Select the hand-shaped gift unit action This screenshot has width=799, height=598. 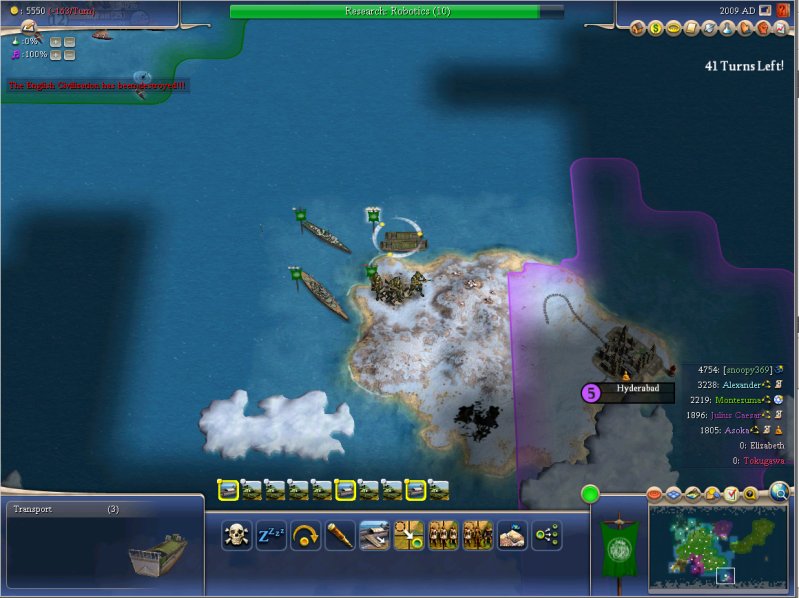coord(512,535)
